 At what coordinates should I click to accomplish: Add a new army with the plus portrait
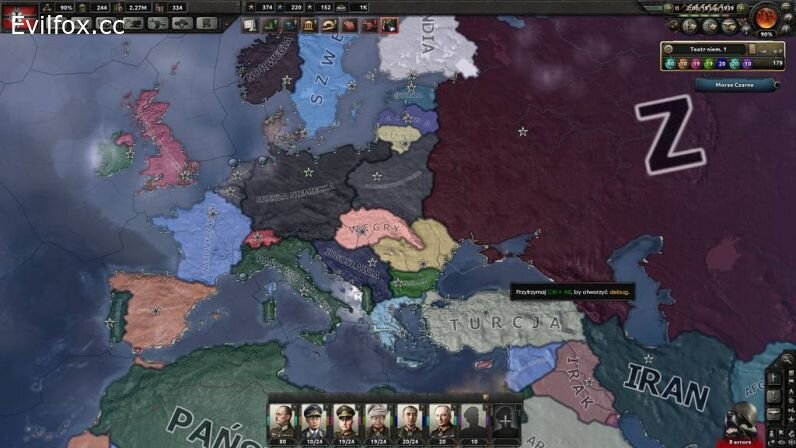pyautogui.click(x=507, y=420)
